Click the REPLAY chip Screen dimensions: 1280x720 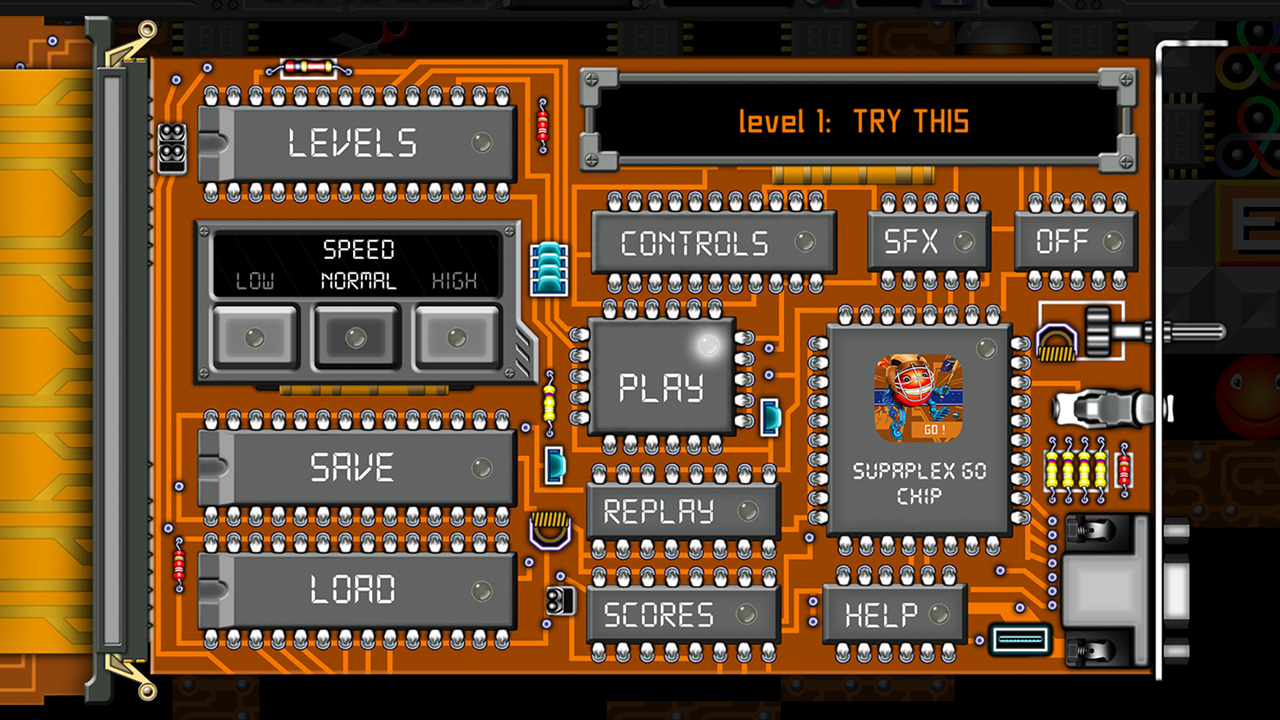pos(683,512)
